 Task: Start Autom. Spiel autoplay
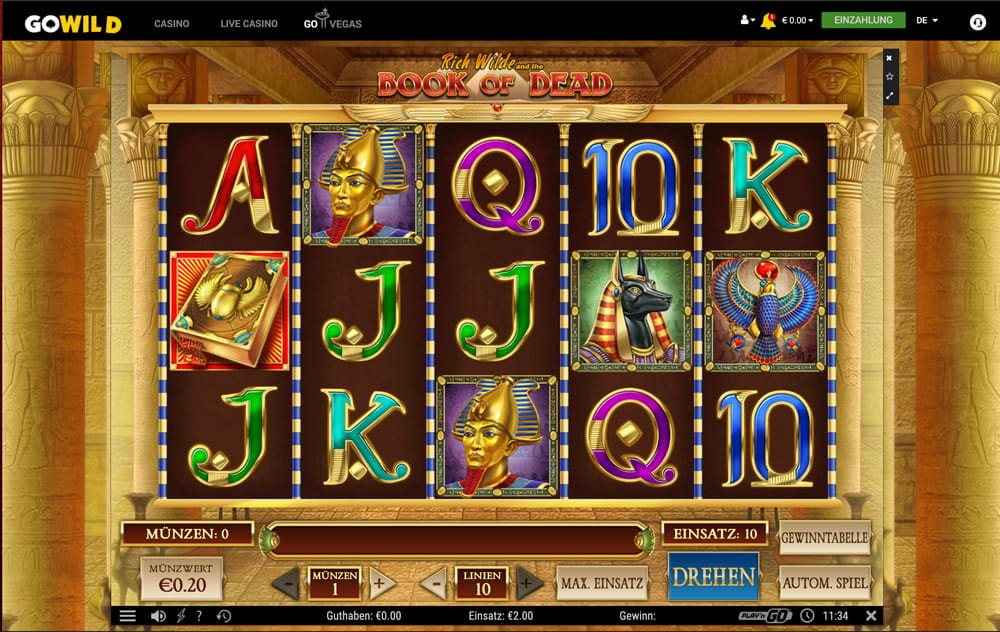point(824,582)
